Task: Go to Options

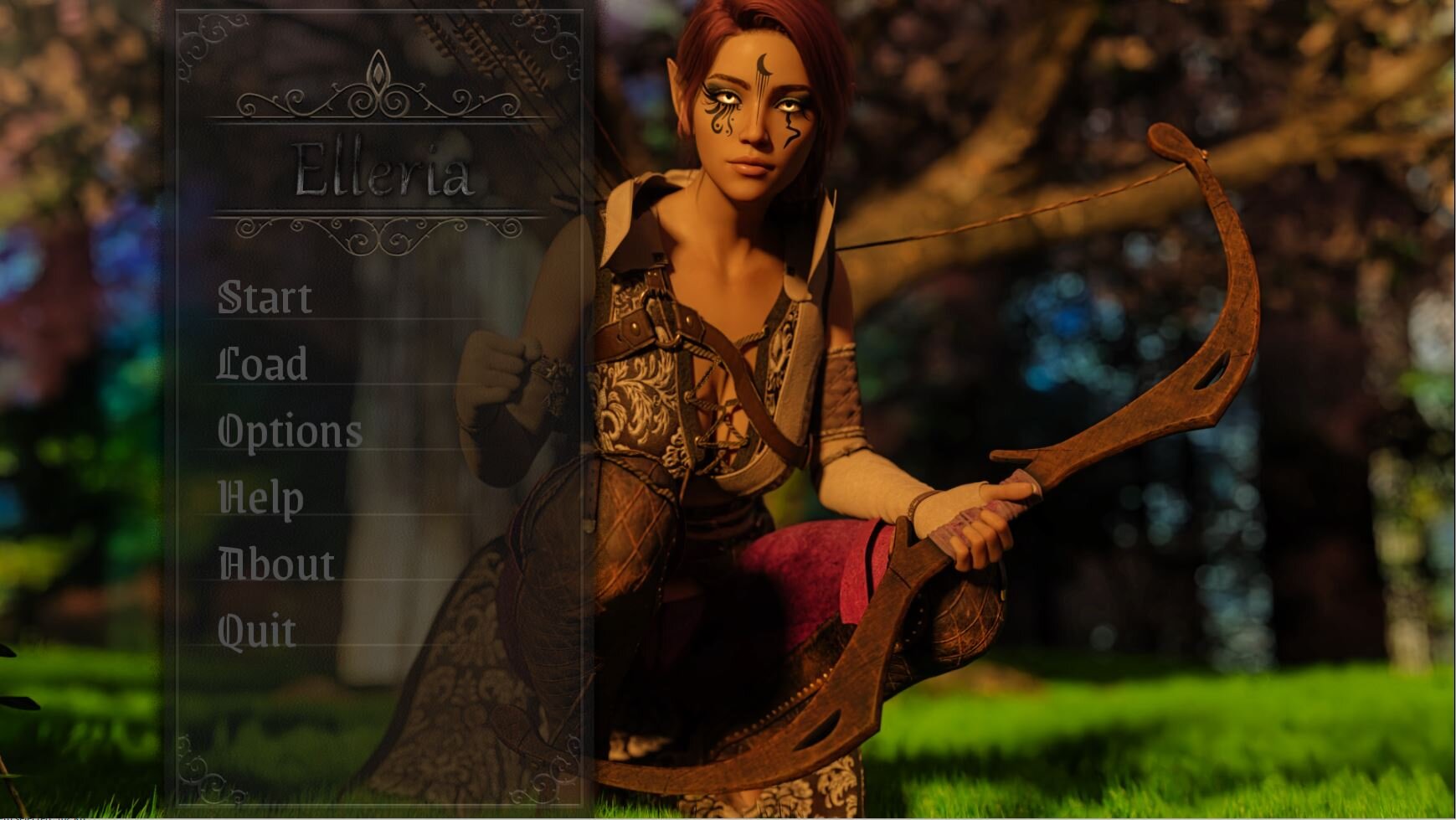Action: click(x=290, y=431)
